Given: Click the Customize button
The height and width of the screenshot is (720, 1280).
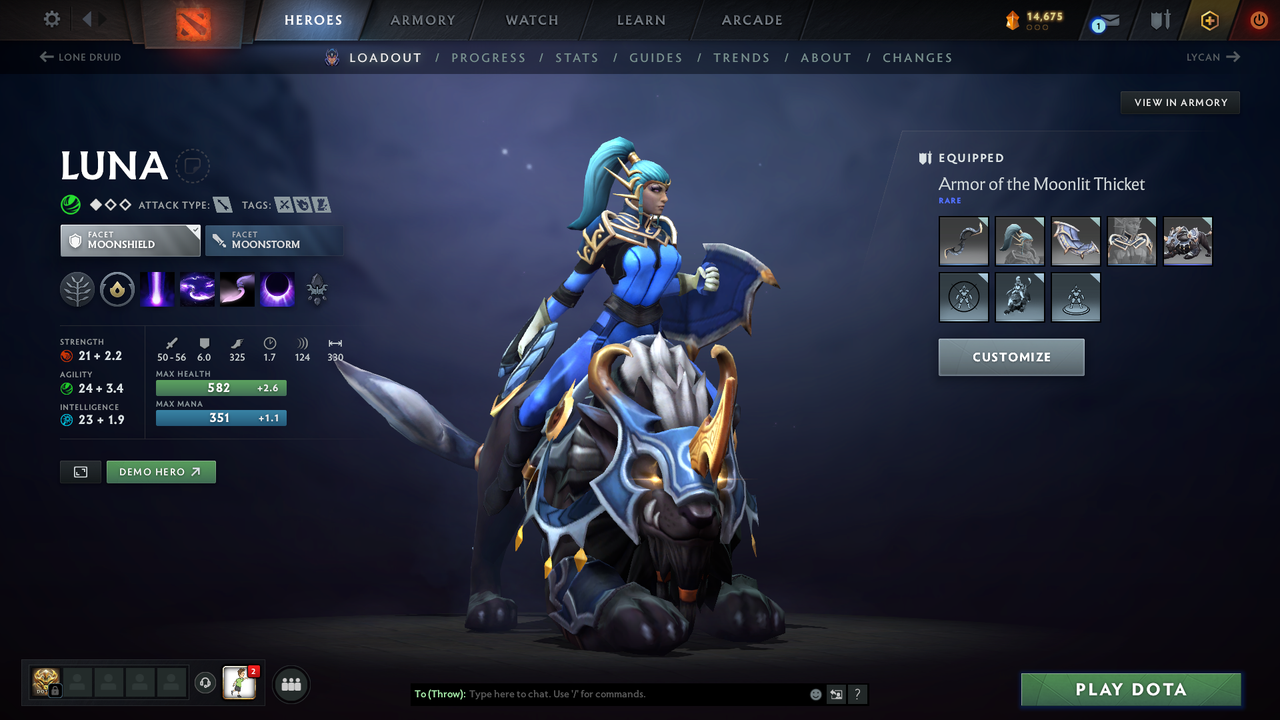Looking at the screenshot, I should pos(1011,357).
